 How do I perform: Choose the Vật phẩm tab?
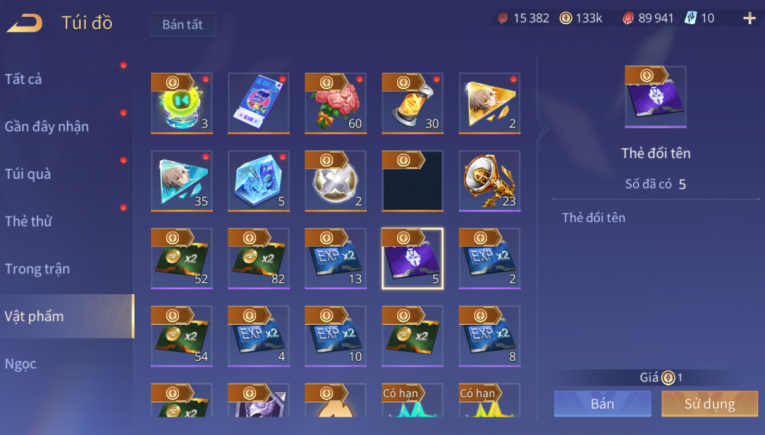(x=34, y=316)
